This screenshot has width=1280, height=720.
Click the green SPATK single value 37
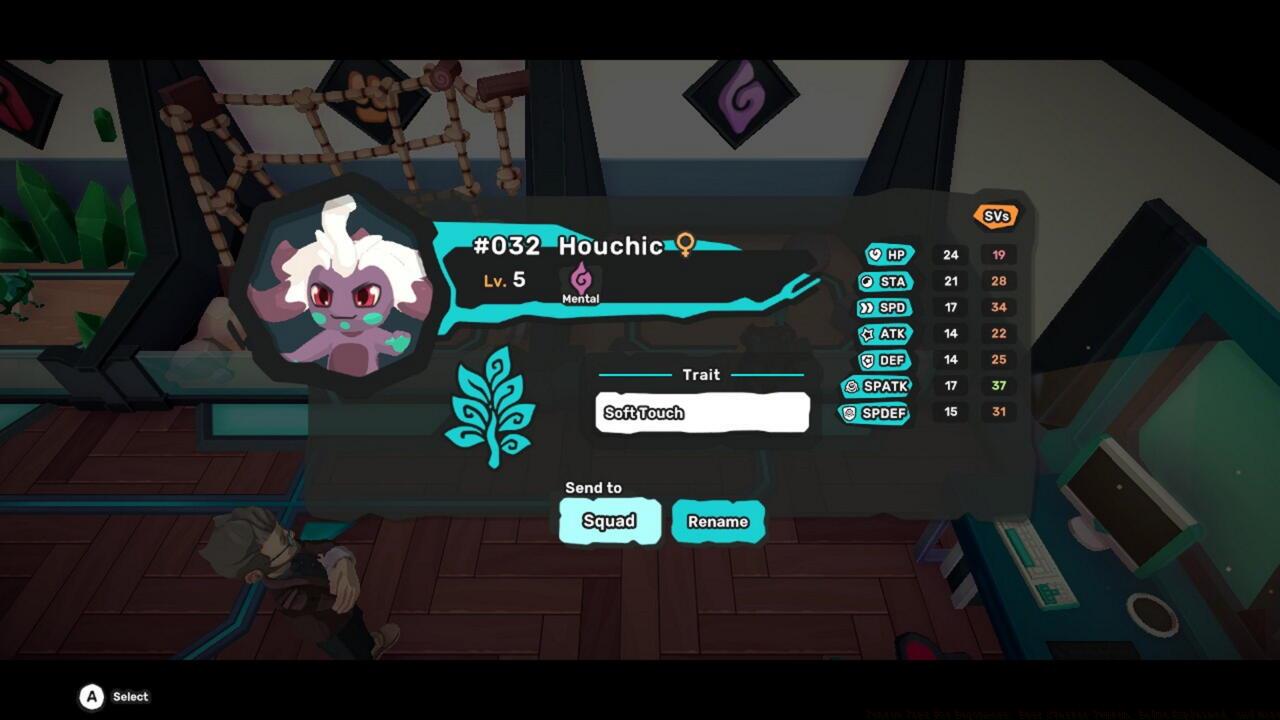pyautogui.click(x=997, y=387)
